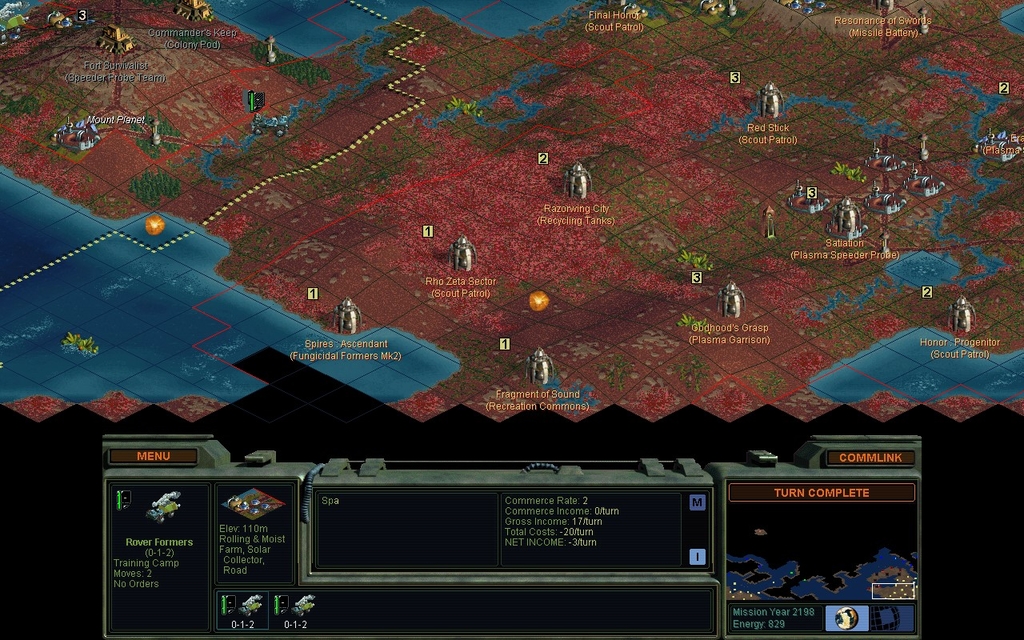Select the wireframe grid globe icon

[886, 618]
